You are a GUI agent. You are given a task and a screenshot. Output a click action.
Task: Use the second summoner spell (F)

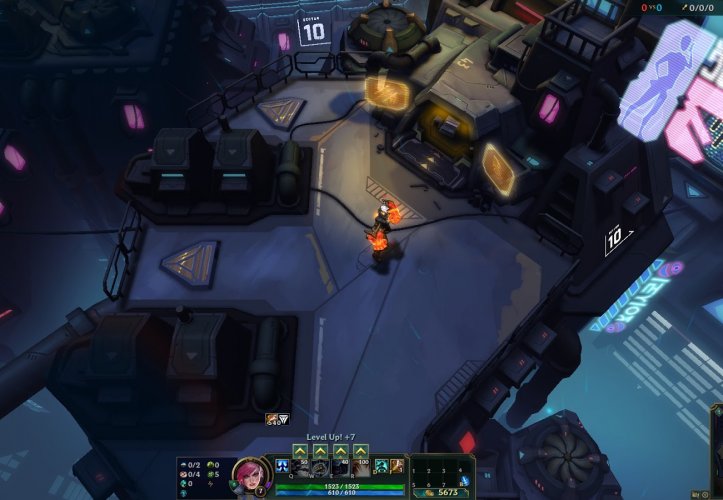coord(397,466)
